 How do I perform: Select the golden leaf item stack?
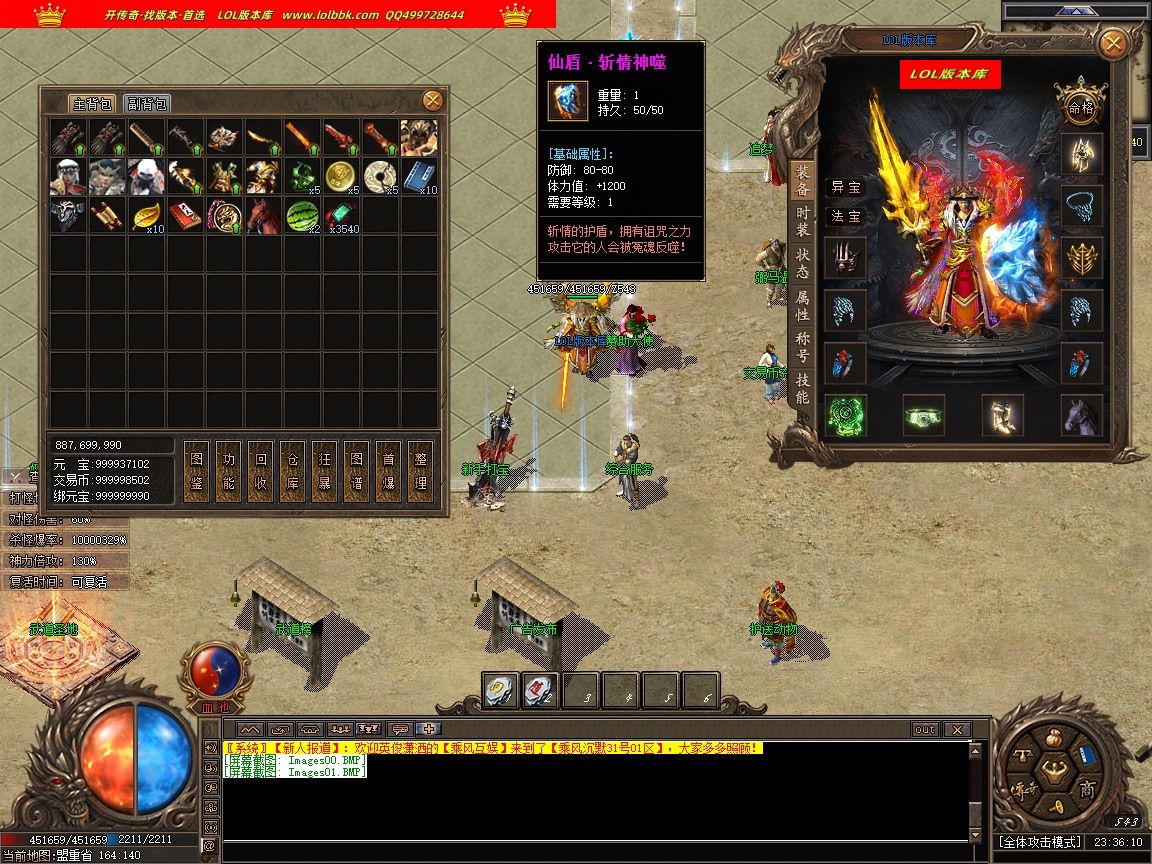click(x=146, y=215)
